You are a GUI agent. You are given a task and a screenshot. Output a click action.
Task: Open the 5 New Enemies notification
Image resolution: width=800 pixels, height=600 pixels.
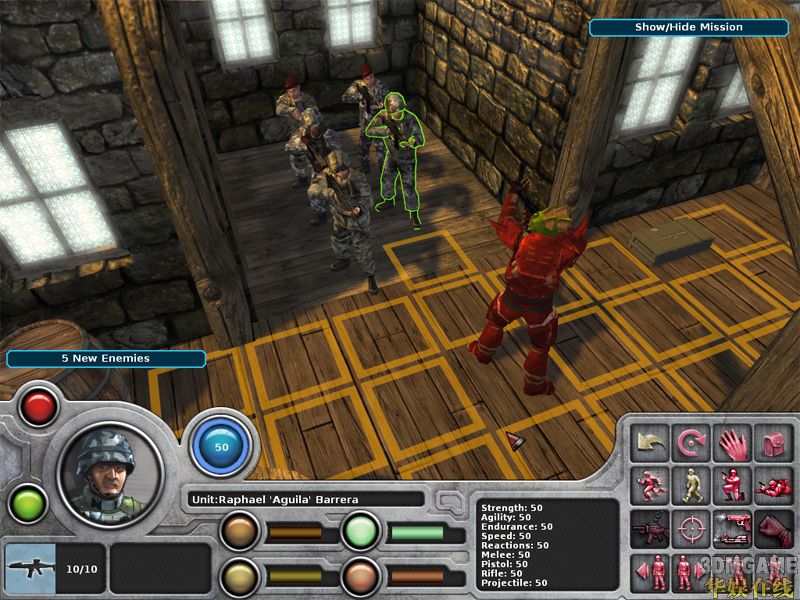pos(105,358)
